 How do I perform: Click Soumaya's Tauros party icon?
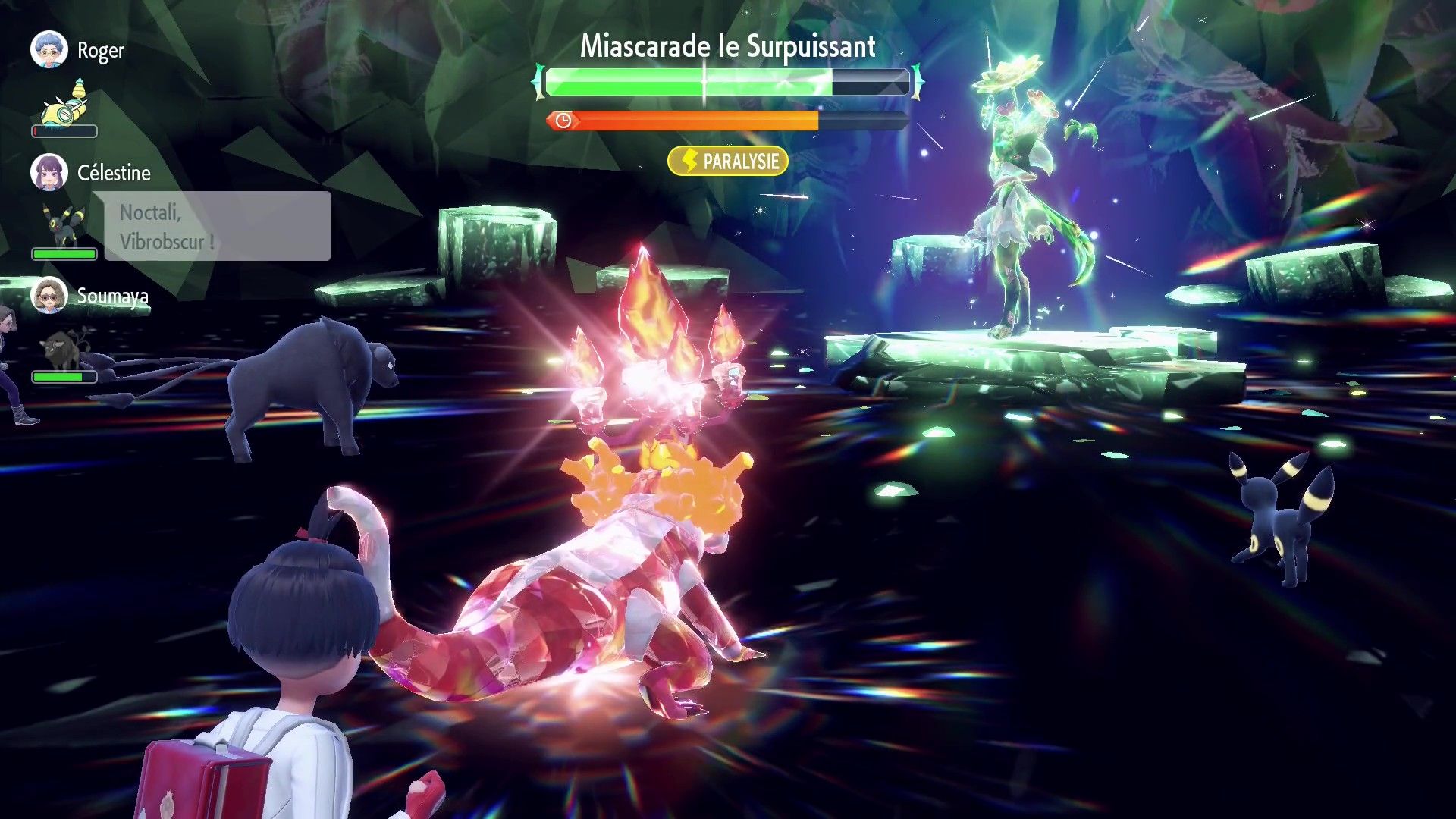click(x=64, y=349)
